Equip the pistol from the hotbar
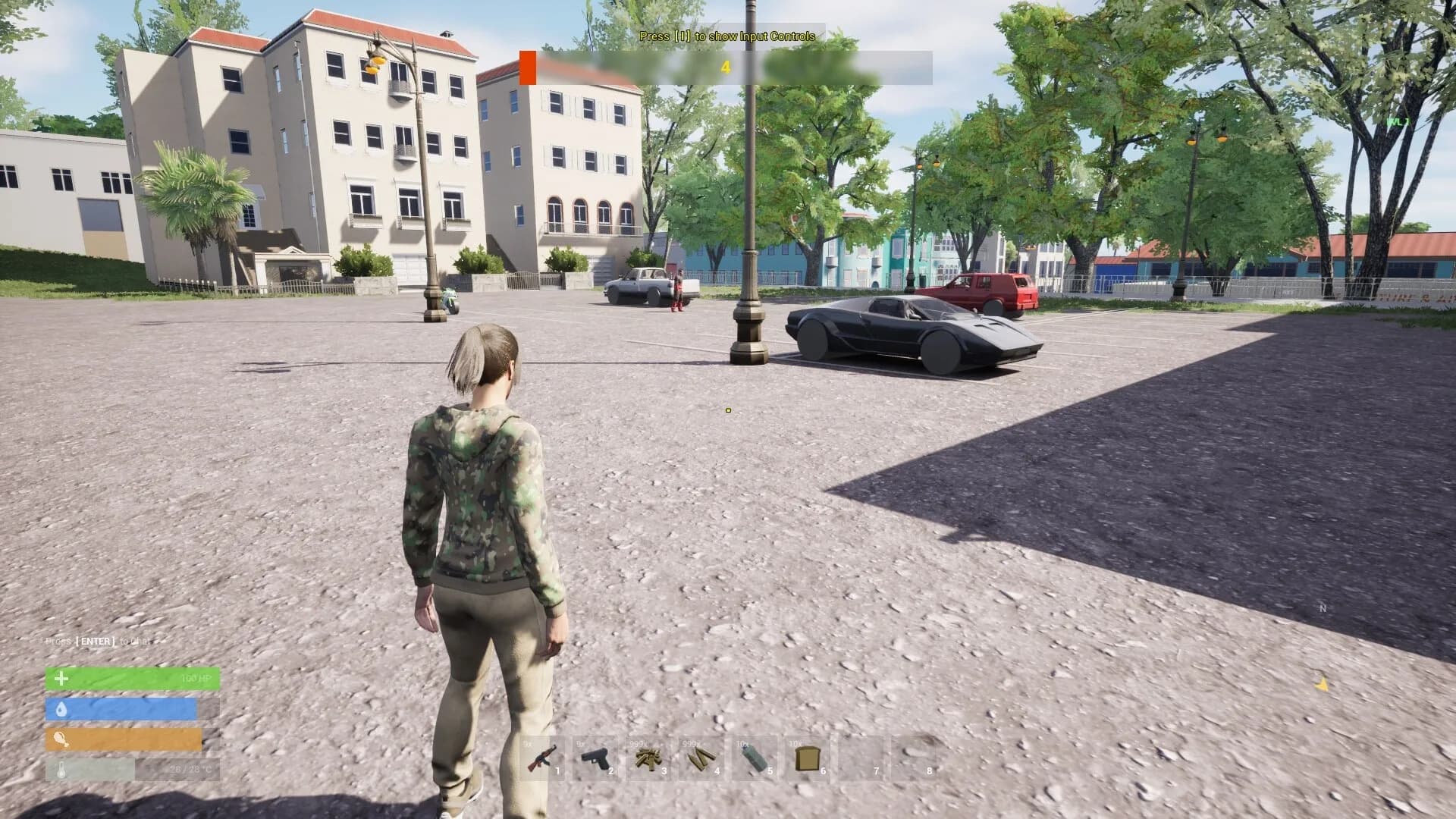Image resolution: width=1456 pixels, height=819 pixels. [x=596, y=758]
